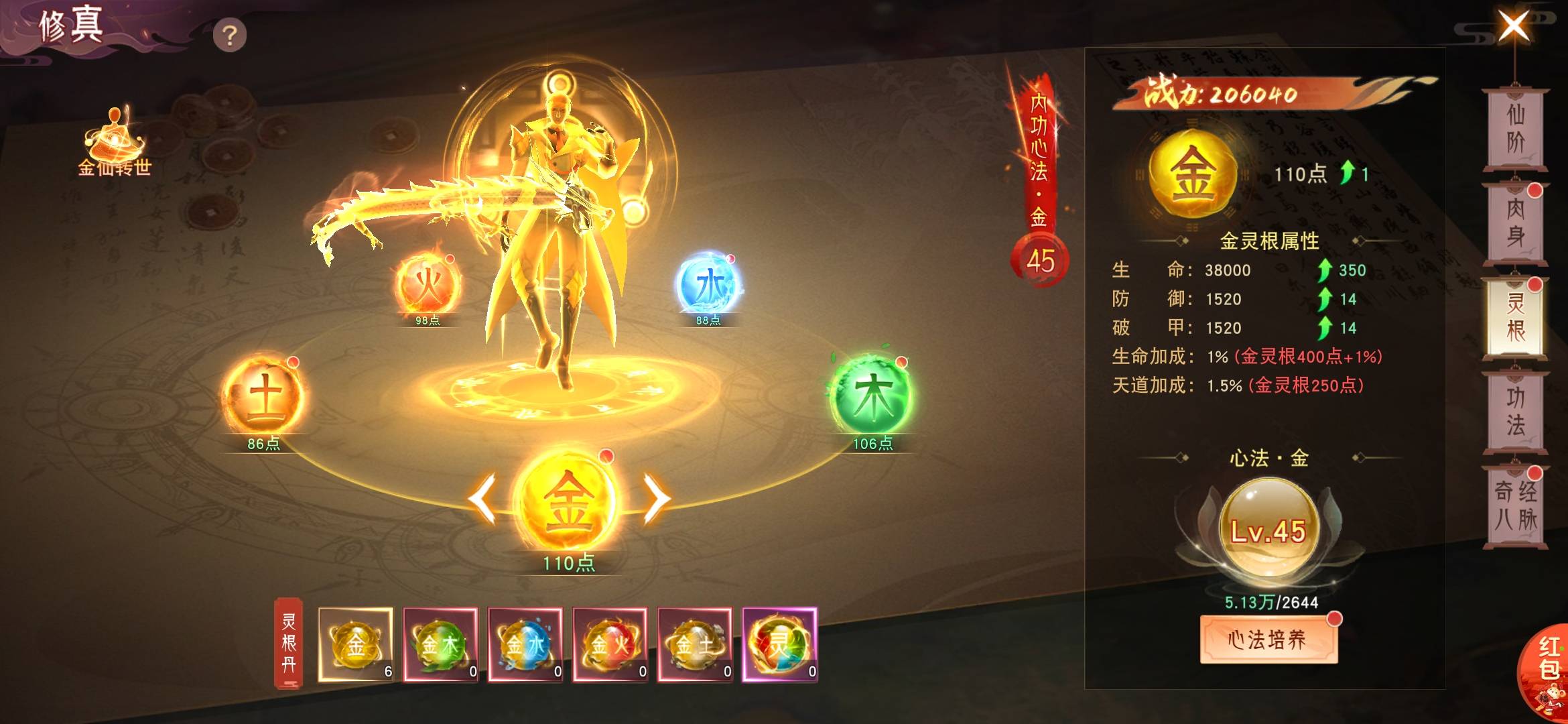Open the question mark help button
The image size is (1568, 724).
click(229, 36)
